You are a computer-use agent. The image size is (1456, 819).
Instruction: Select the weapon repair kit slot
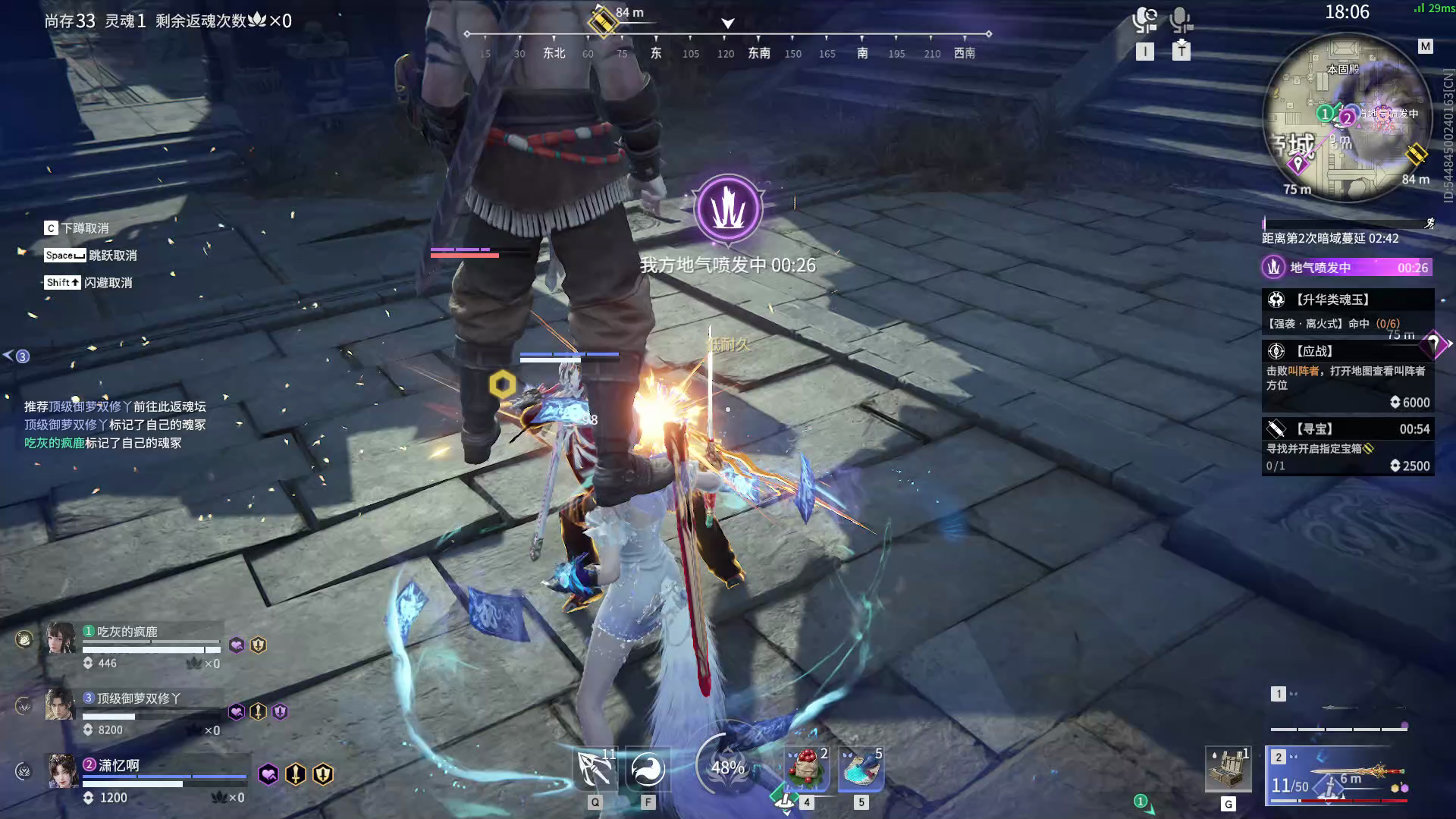1228,769
